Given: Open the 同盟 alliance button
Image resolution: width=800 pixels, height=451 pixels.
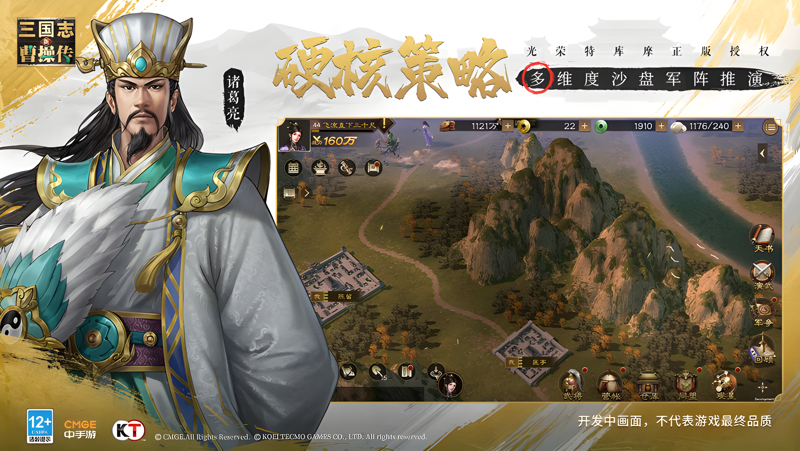Looking at the screenshot, I should click(x=686, y=383).
